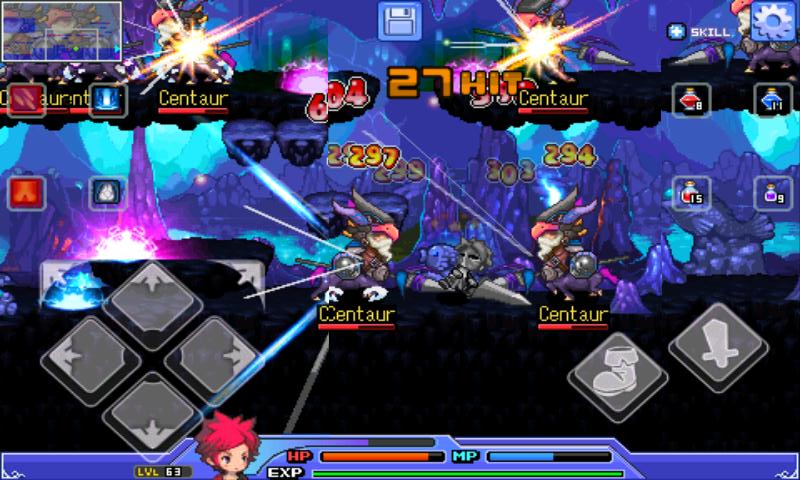Tap the sword attack button
The height and width of the screenshot is (480, 800).
tap(717, 345)
